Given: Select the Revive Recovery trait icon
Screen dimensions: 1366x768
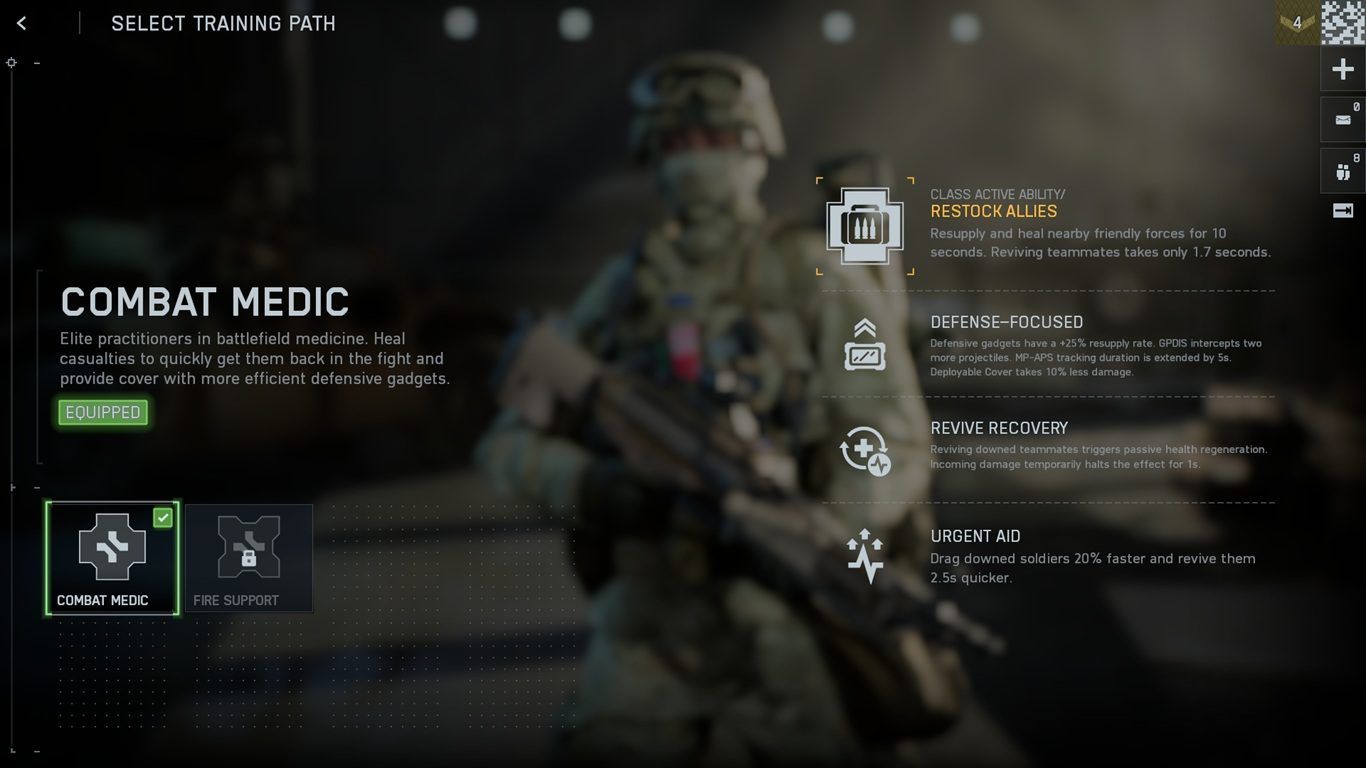Looking at the screenshot, I should 865,451.
